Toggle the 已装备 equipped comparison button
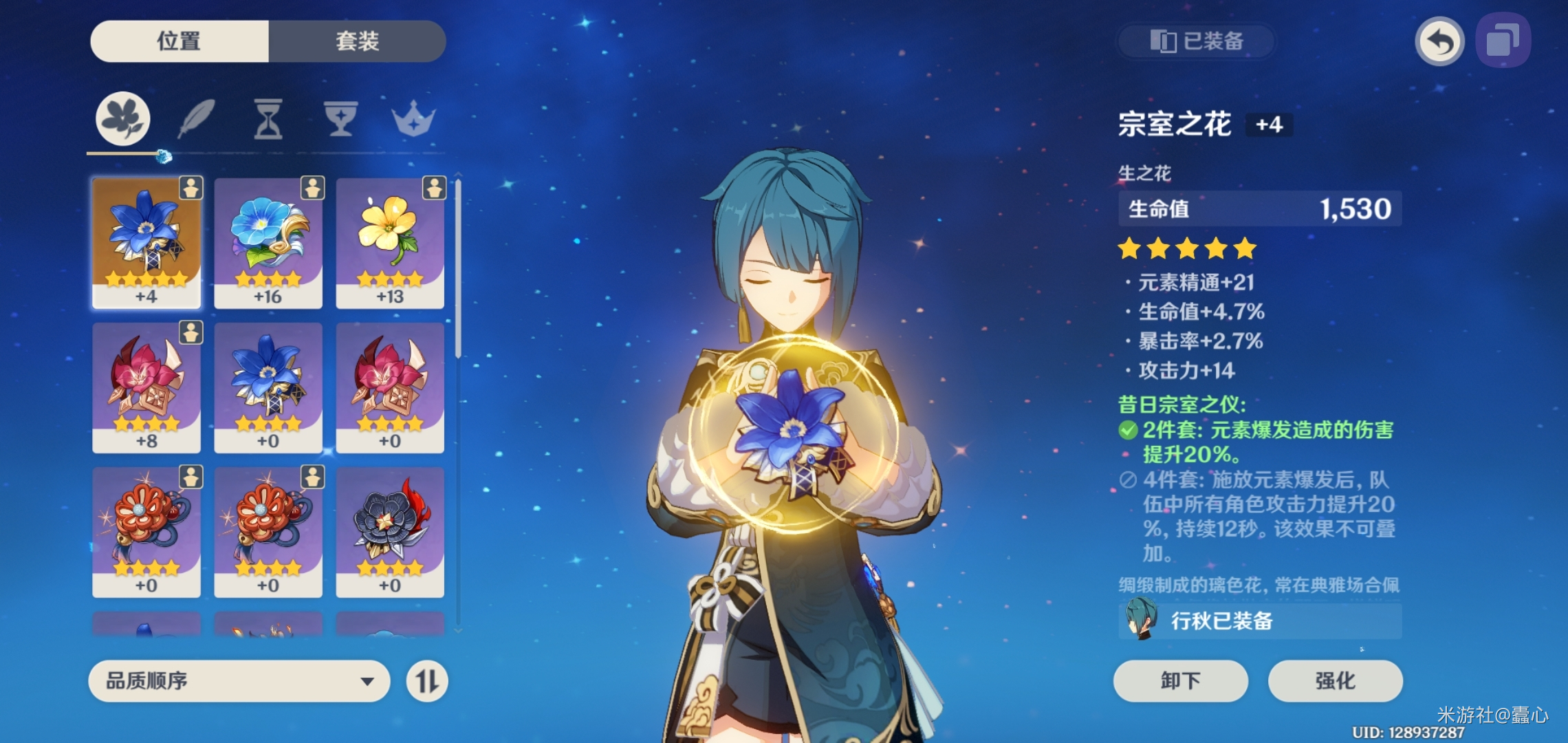Viewport: 1568px width, 743px height. (x=1197, y=41)
